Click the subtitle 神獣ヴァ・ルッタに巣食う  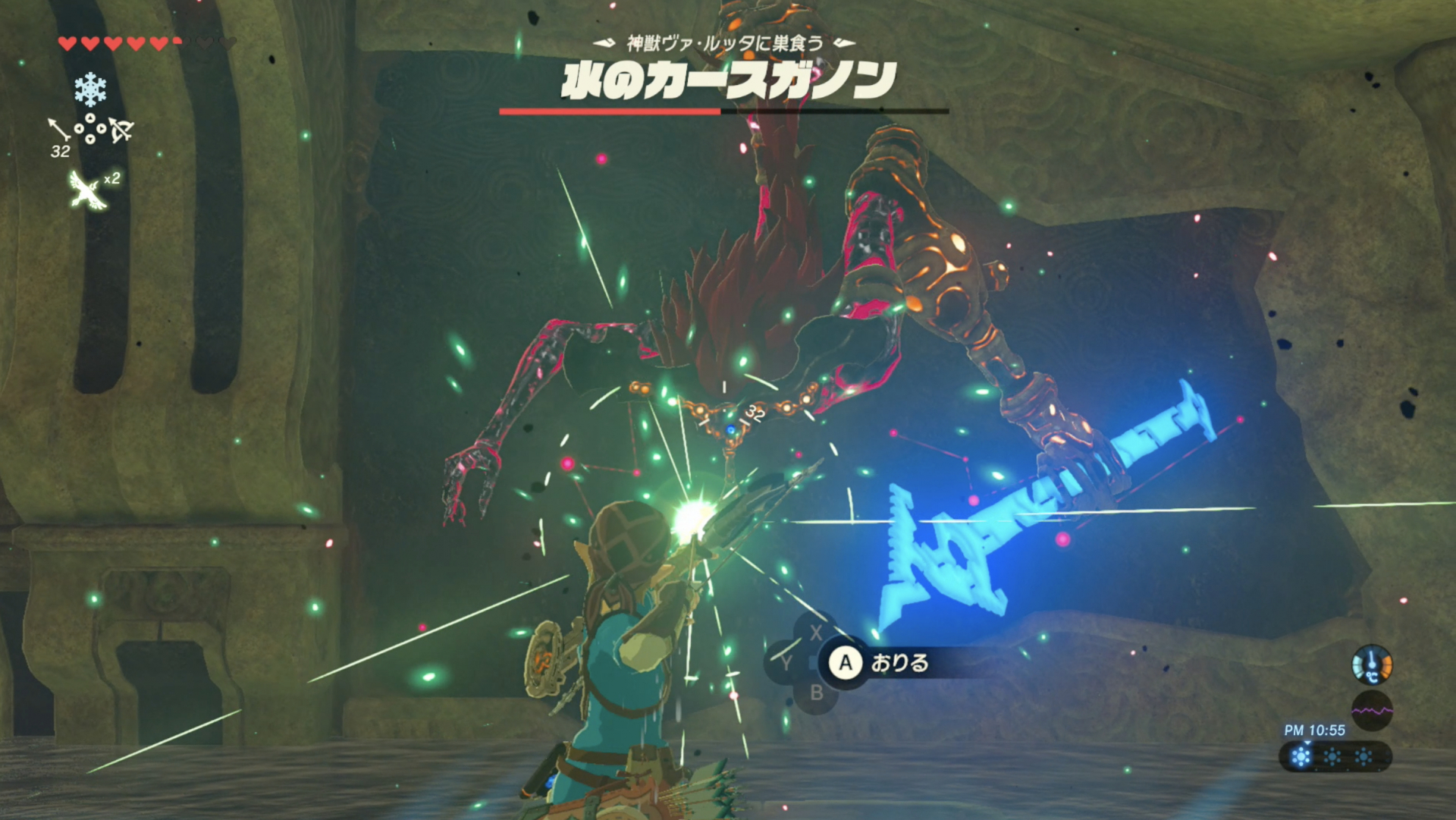728,44
